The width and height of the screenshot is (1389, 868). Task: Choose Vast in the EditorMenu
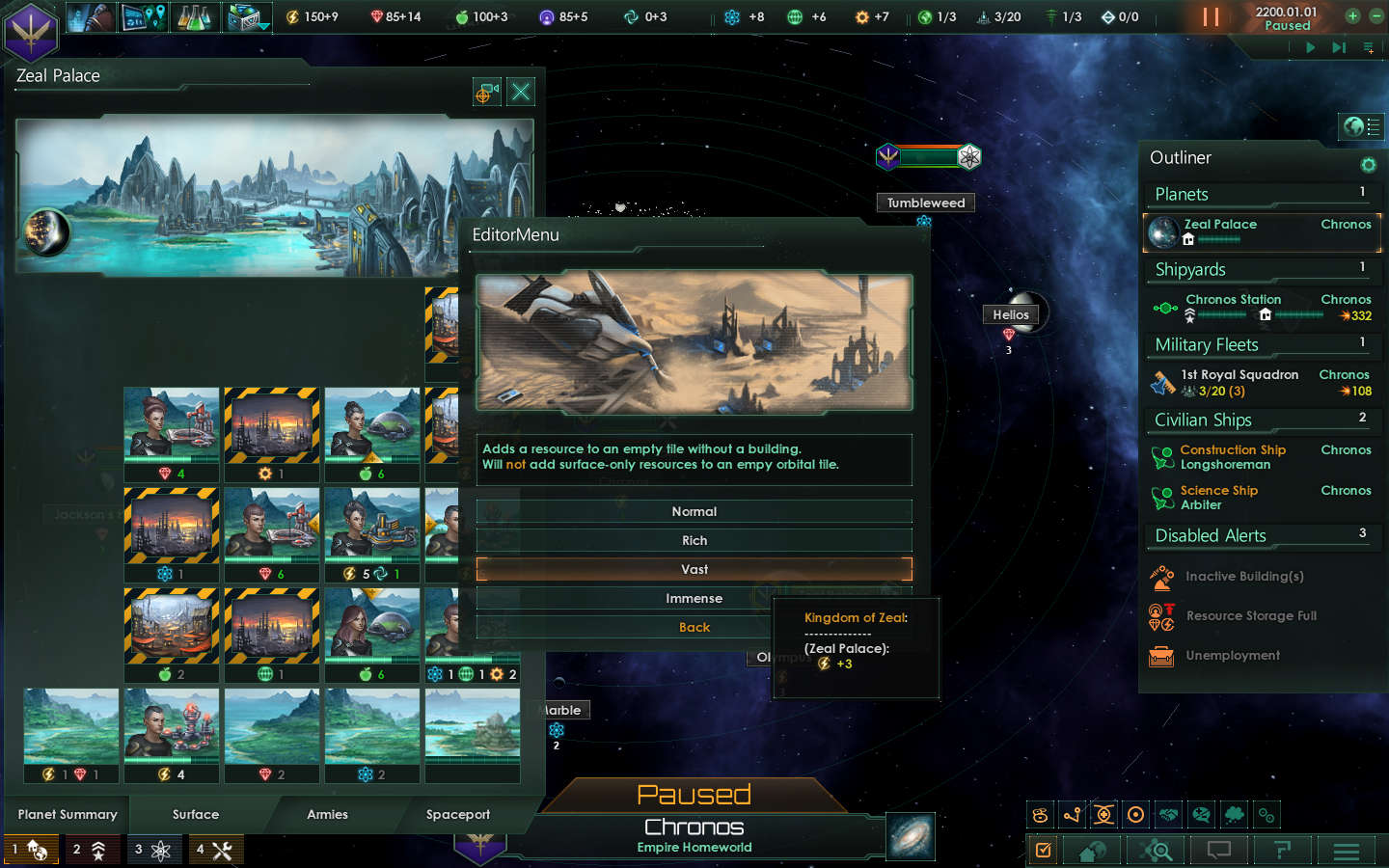(694, 569)
